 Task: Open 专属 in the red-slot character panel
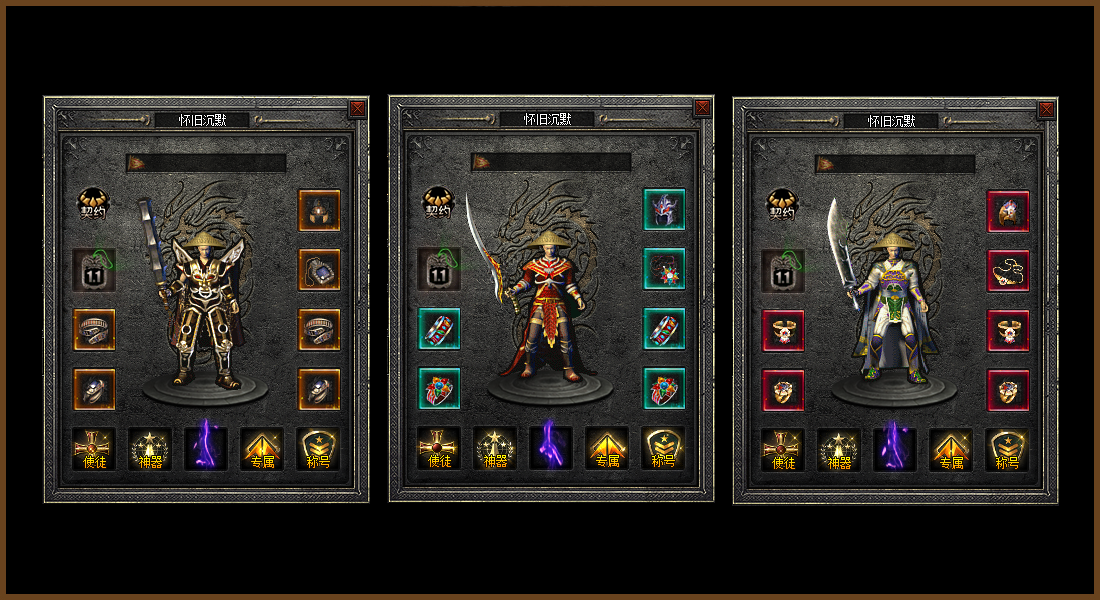(x=950, y=450)
